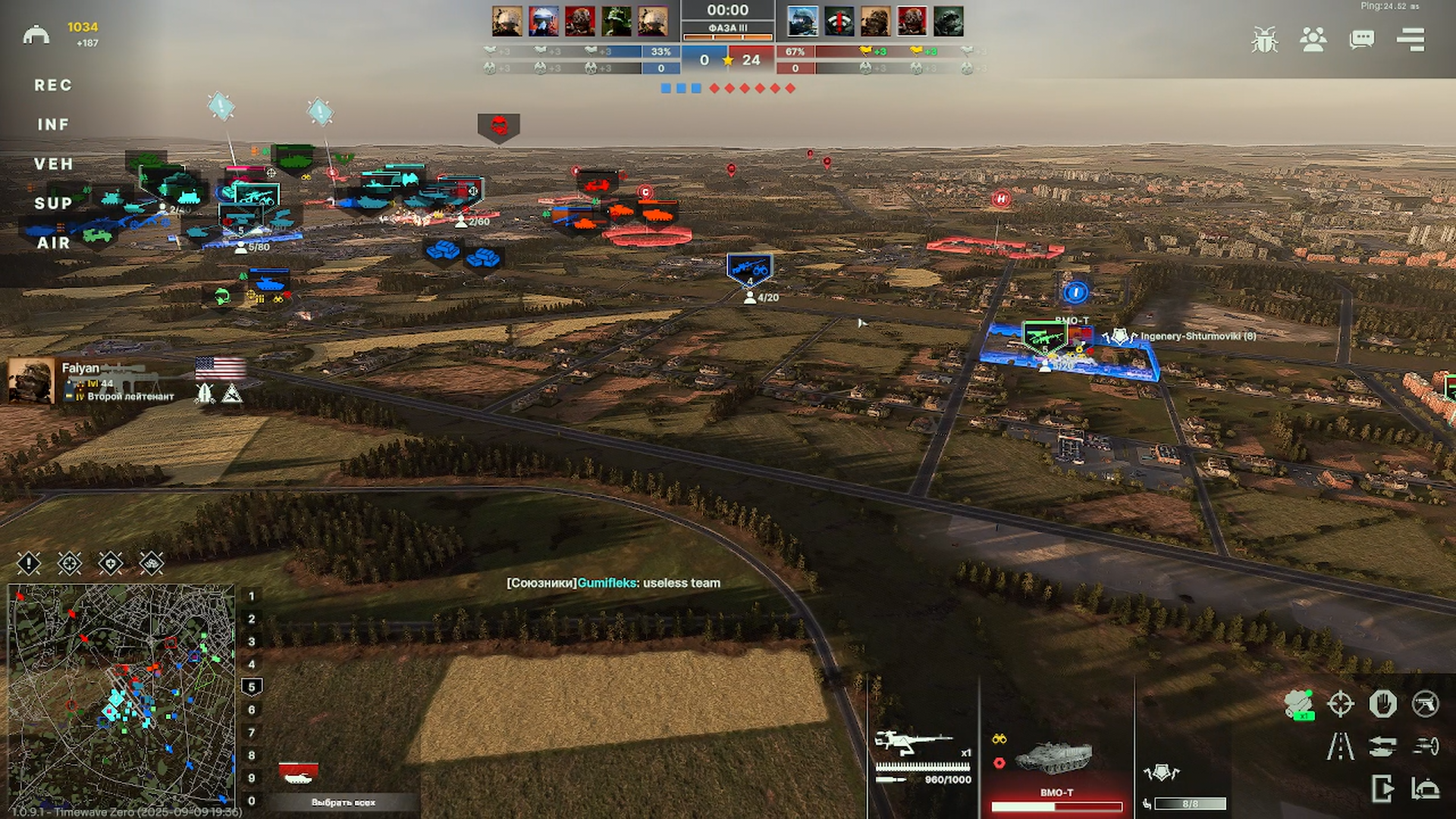Viewport: 1456px width, 819px height.
Task: Open the REC unit category
Action: [53, 86]
